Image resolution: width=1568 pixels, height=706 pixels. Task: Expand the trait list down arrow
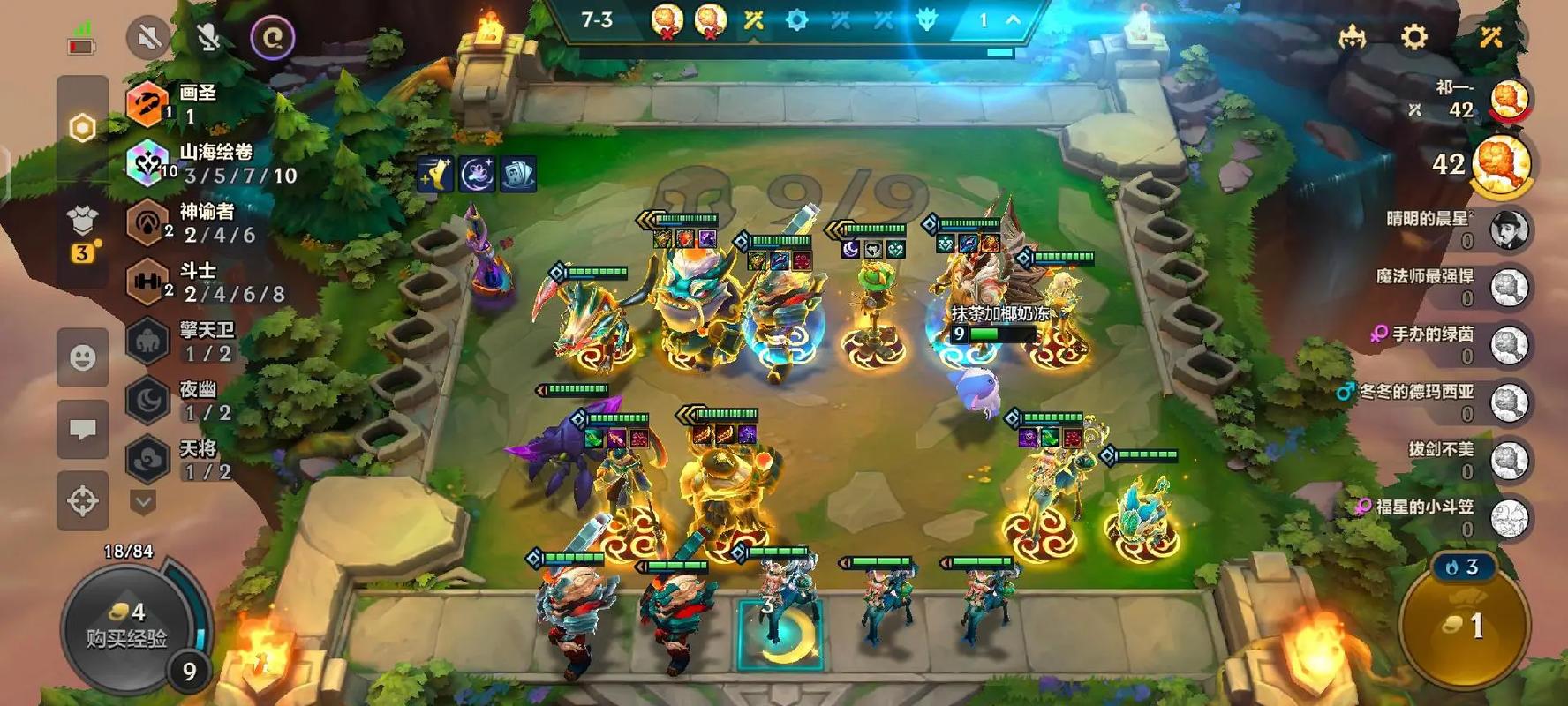143,502
